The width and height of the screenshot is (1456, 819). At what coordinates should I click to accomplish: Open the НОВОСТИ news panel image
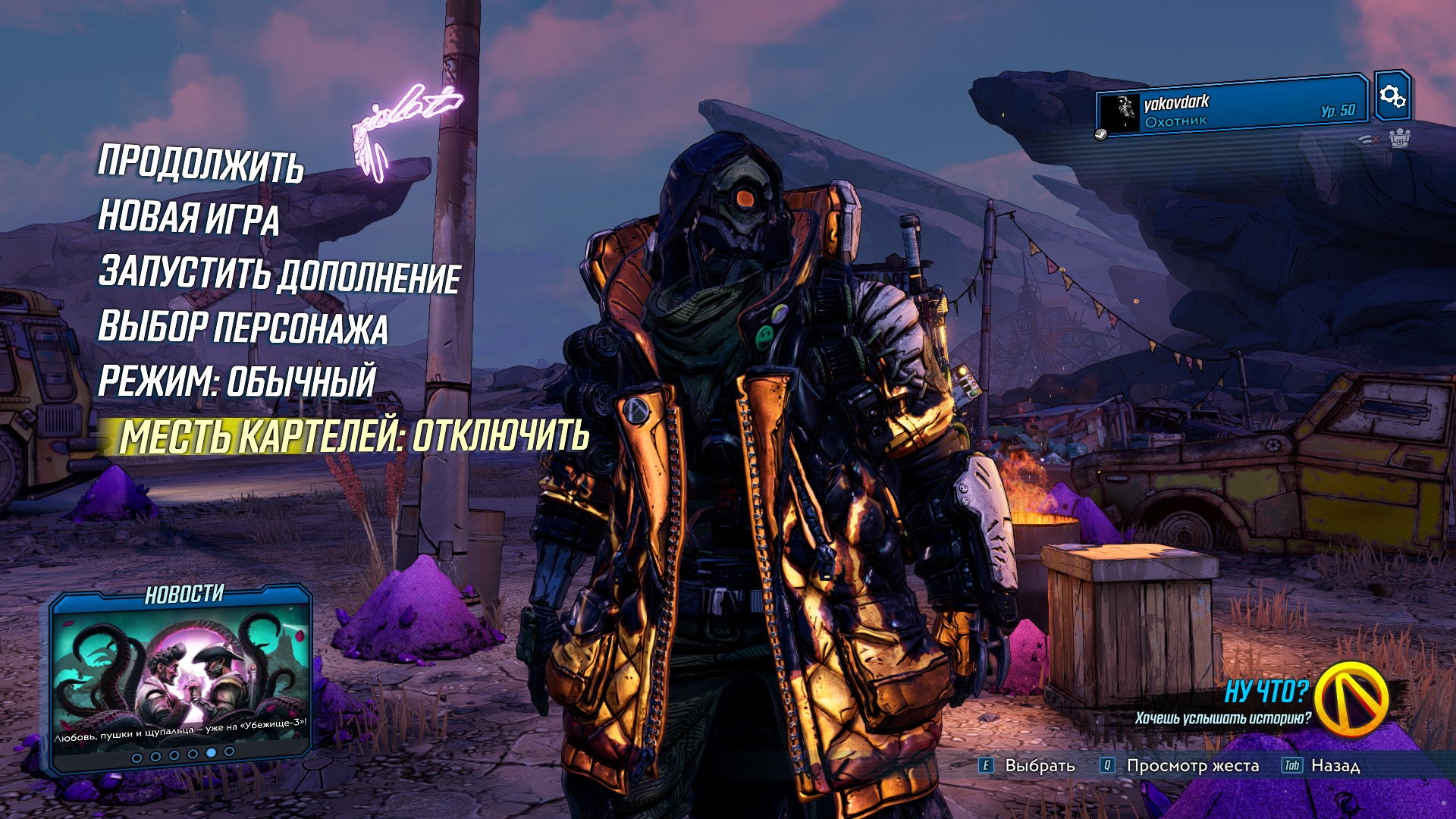coord(181,673)
